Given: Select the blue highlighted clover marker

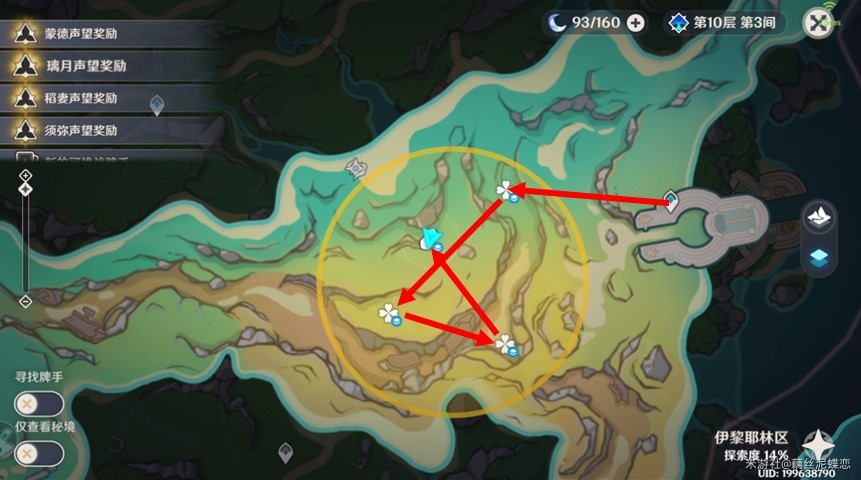Looking at the screenshot, I should 432,237.
